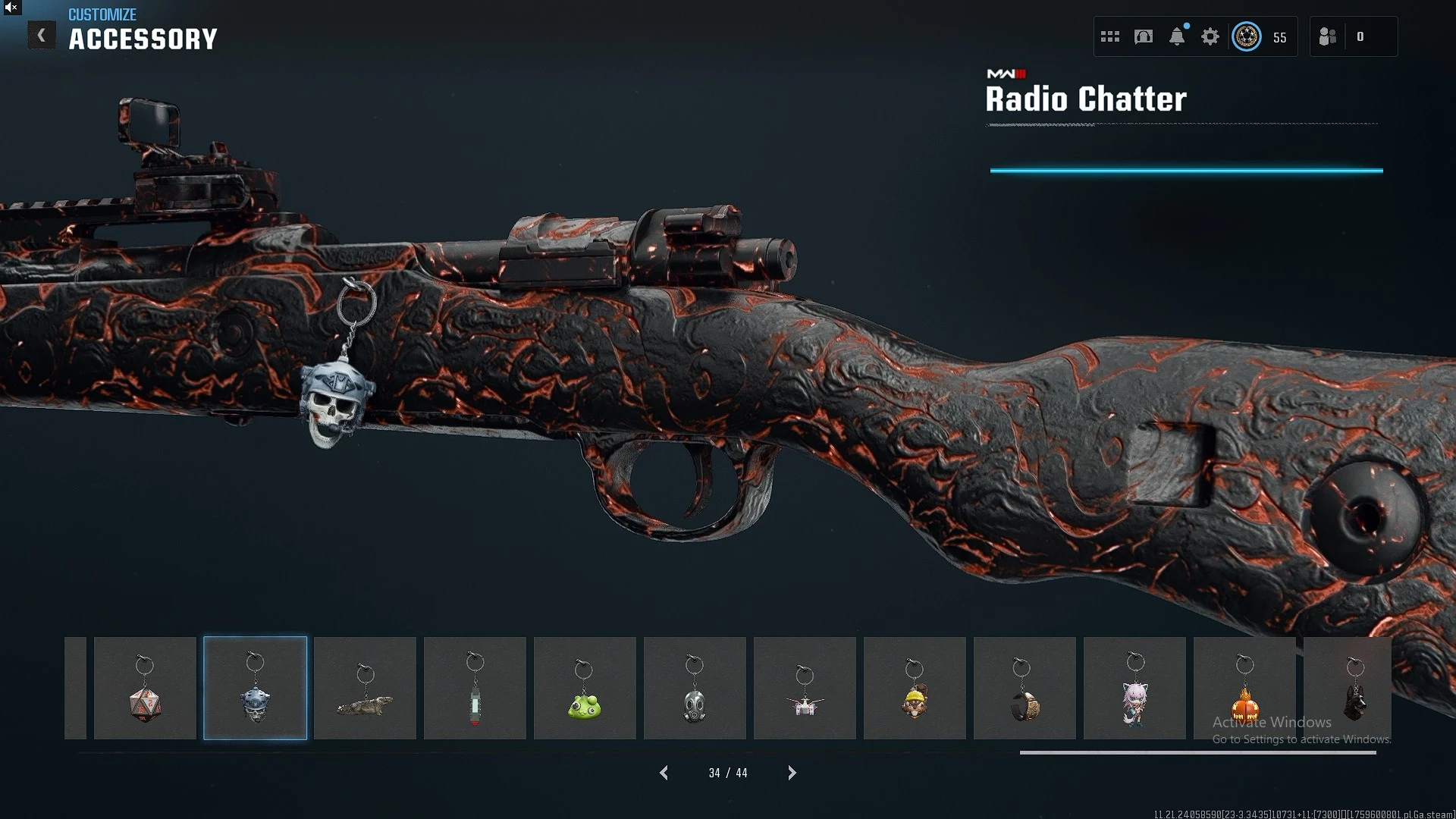The height and width of the screenshot is (819, 1456).
Task: Choose the silver gas mask charm
Action: point(695,689)
